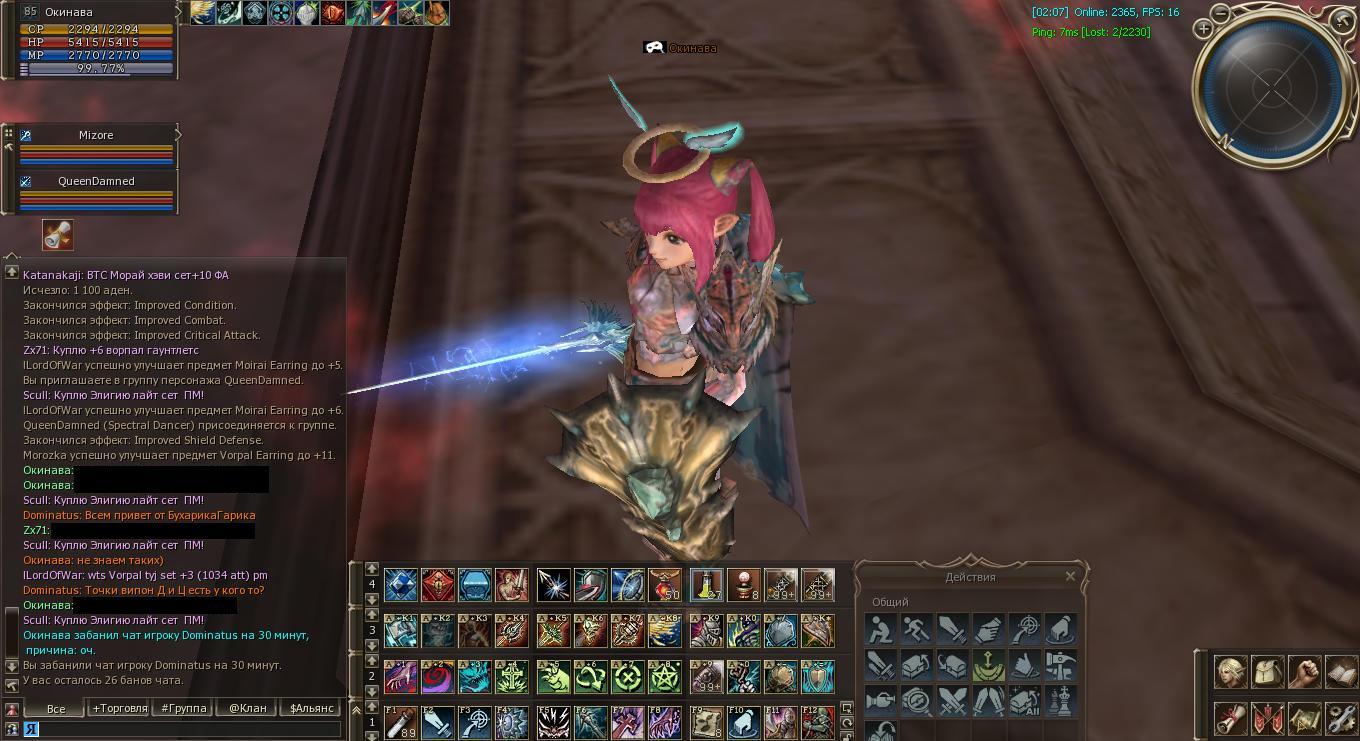
Task: Close the Действия actions window
Action: 1070,576
